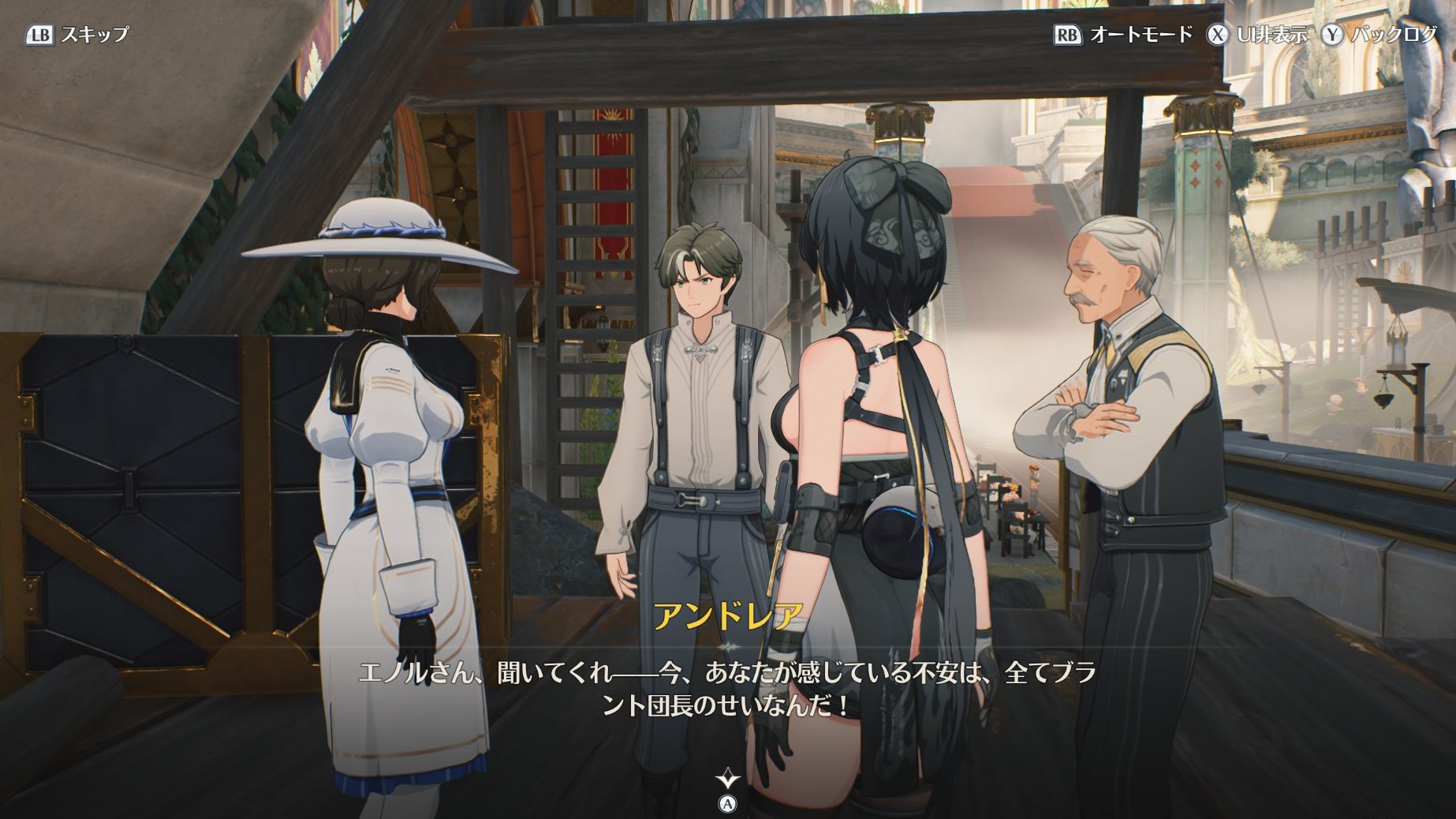The height and width of the screenshot is (819, 1456).
Task: Advance dialogue via the sparkle continue indicator
Action: [727, 780]
